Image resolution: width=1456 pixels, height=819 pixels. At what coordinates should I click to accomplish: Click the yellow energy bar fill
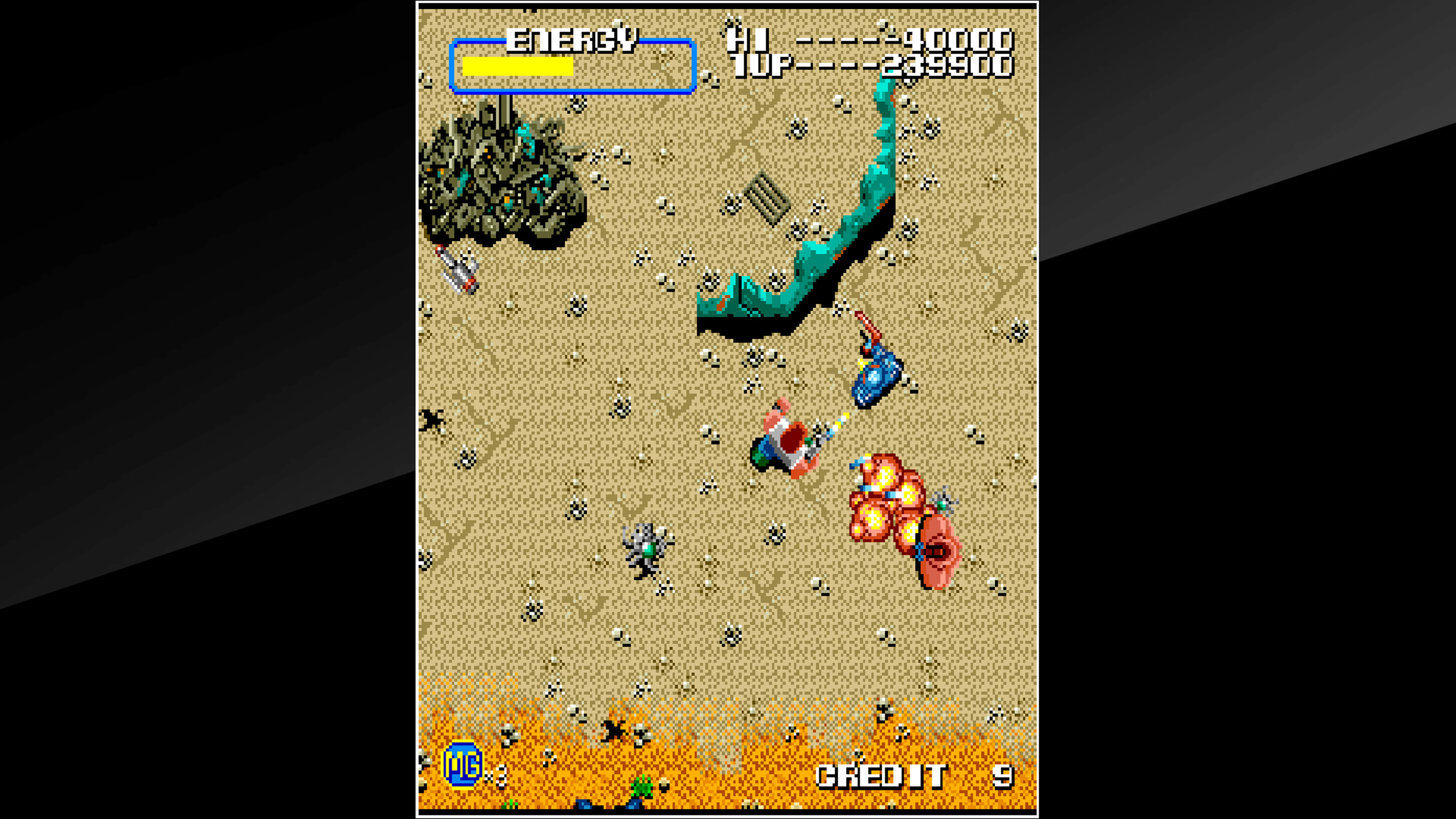[517, 68]
